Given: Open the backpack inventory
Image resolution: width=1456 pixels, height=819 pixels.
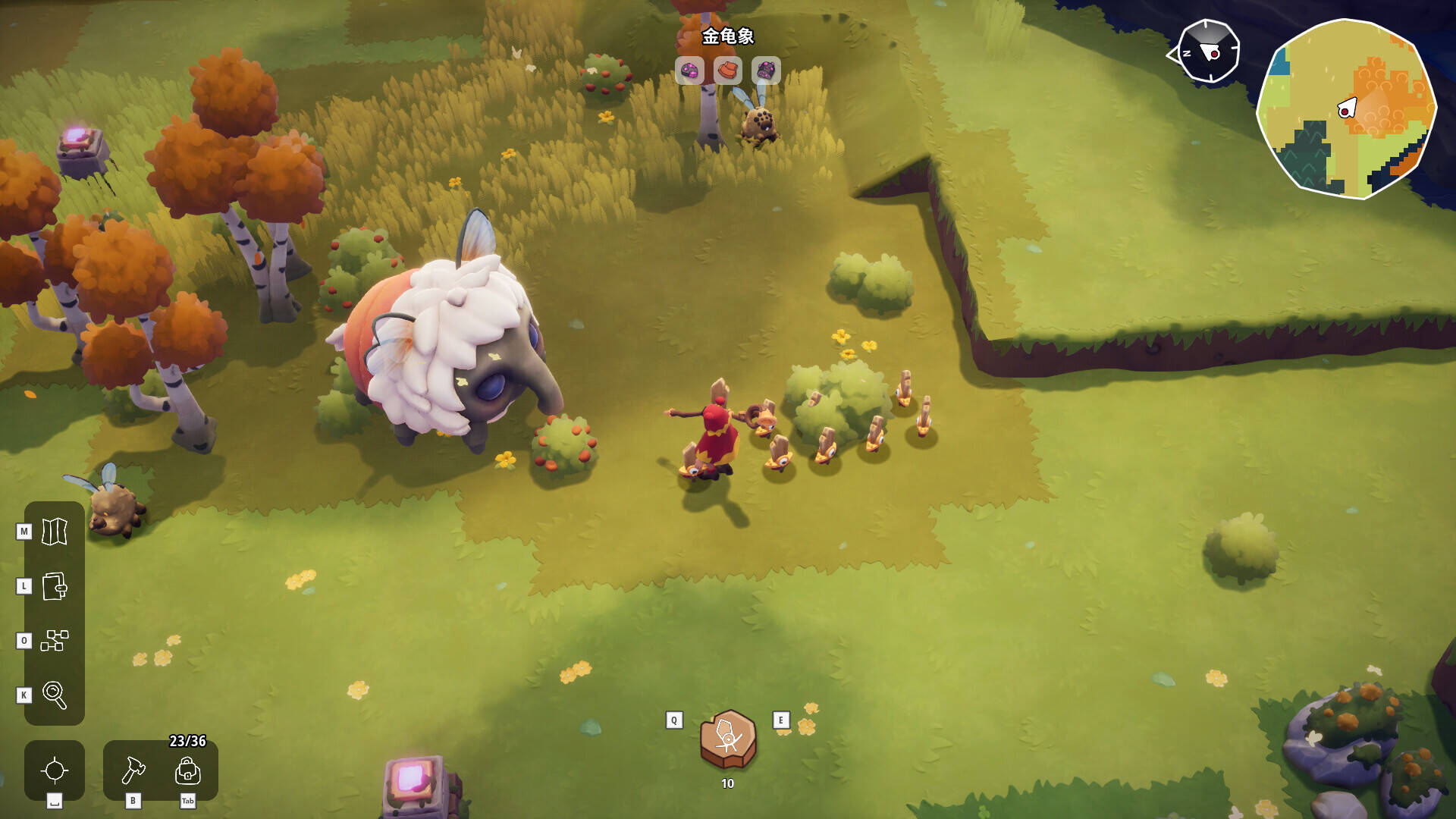Looking at the screenshot, I should click(x=187, y=770).
